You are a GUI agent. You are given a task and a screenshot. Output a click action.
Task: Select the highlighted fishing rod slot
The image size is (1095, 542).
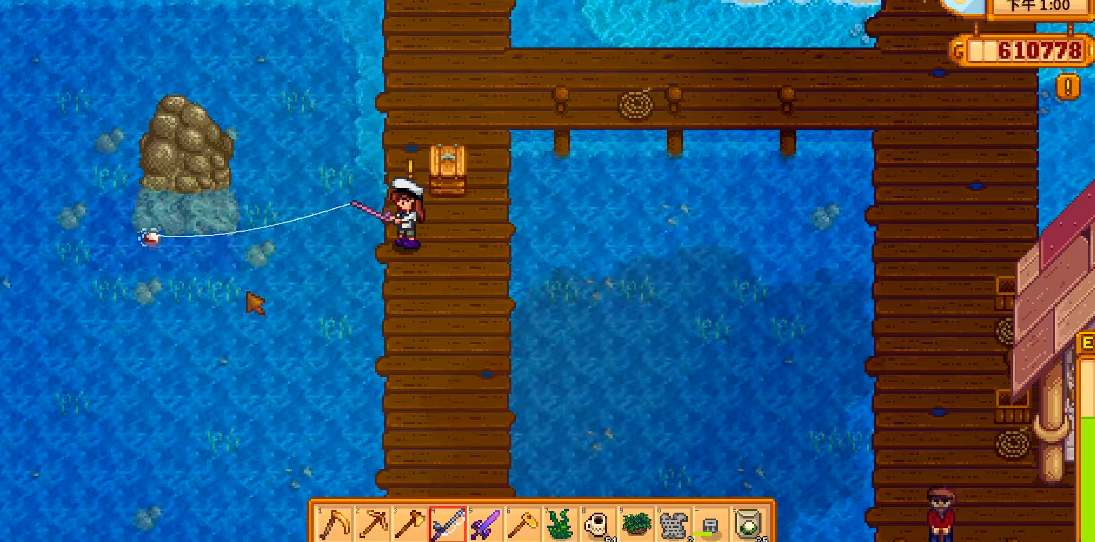click(447, 523)
